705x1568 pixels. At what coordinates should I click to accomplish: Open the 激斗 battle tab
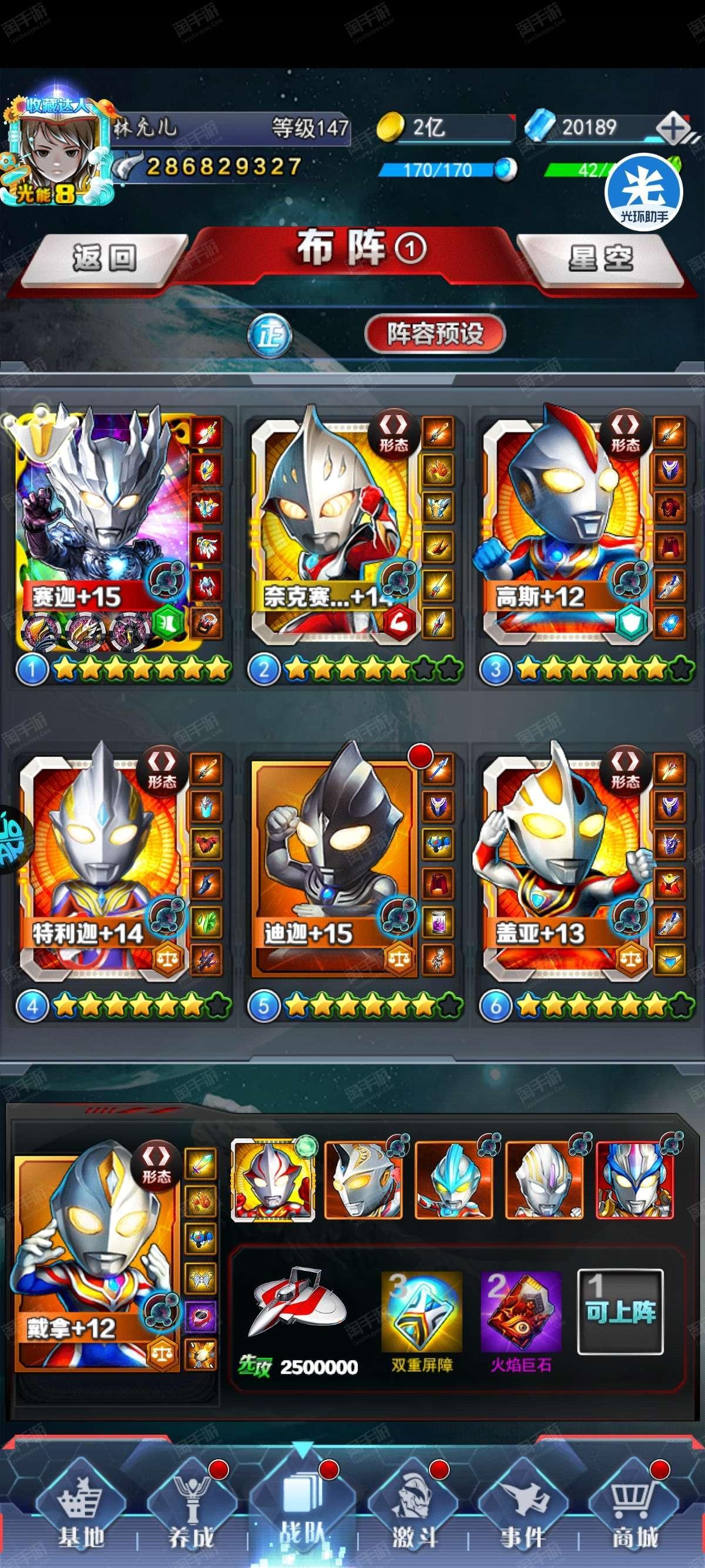click(x=414, y=1516)
